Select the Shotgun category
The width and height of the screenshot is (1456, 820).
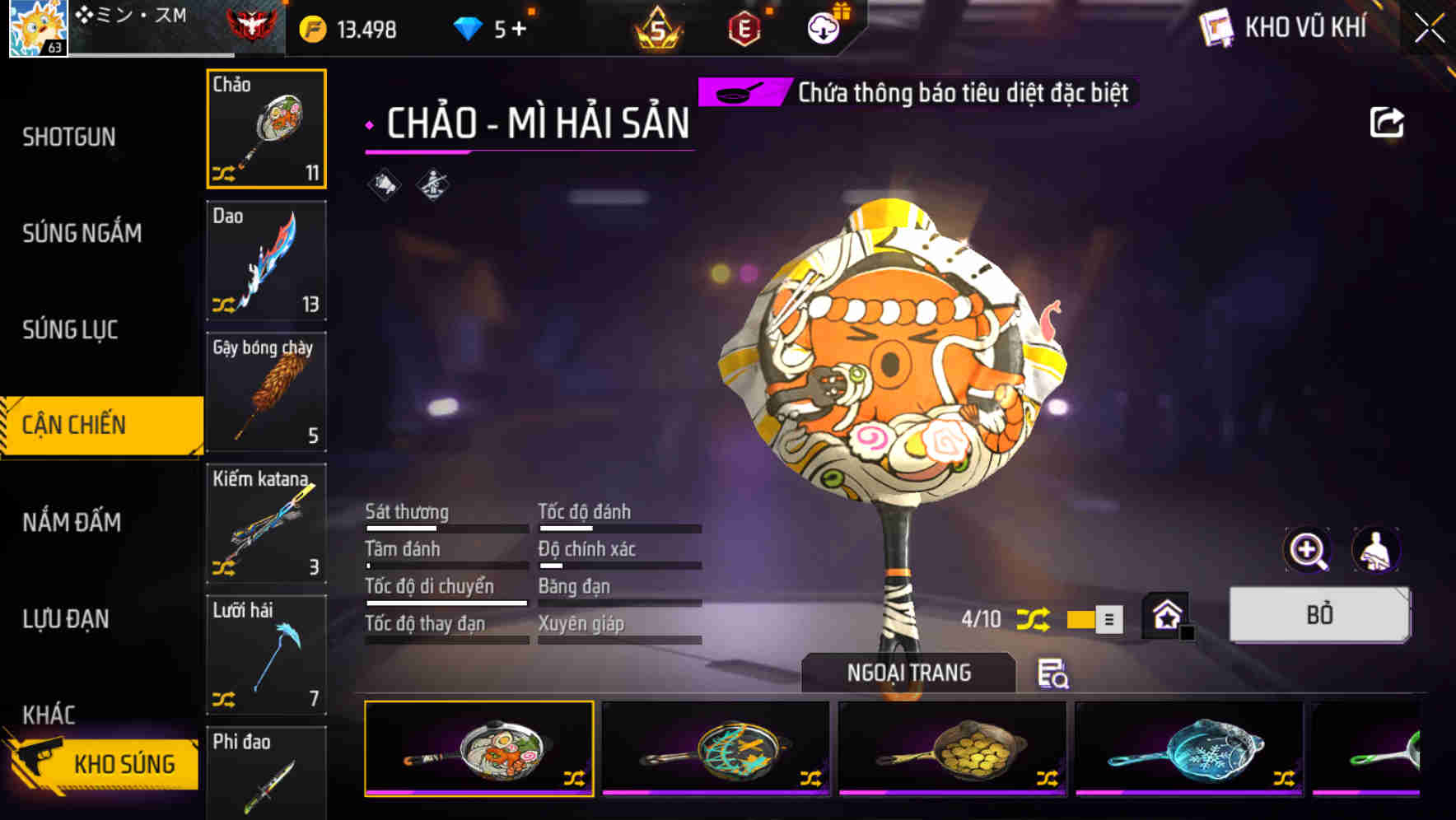69,137
